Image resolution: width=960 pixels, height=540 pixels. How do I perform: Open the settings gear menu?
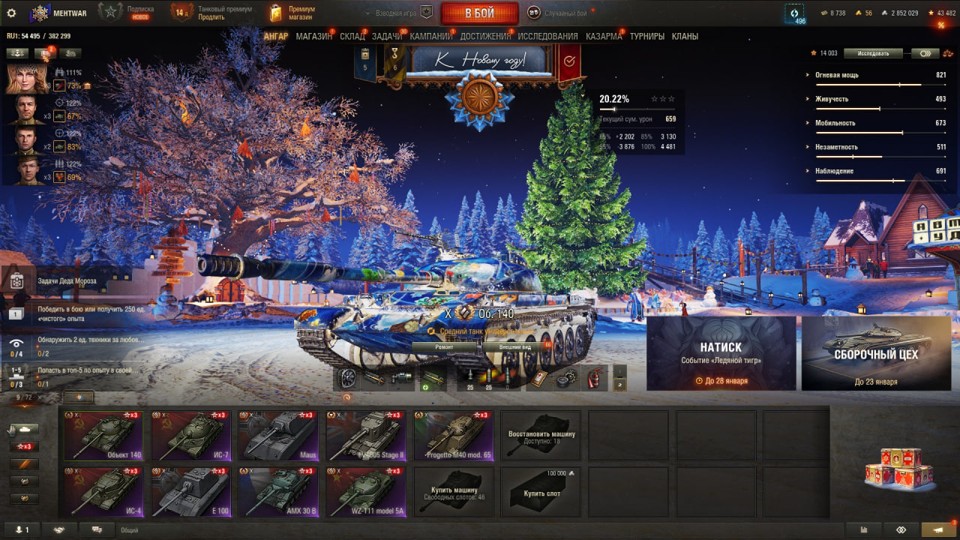[x=11, y=13]
